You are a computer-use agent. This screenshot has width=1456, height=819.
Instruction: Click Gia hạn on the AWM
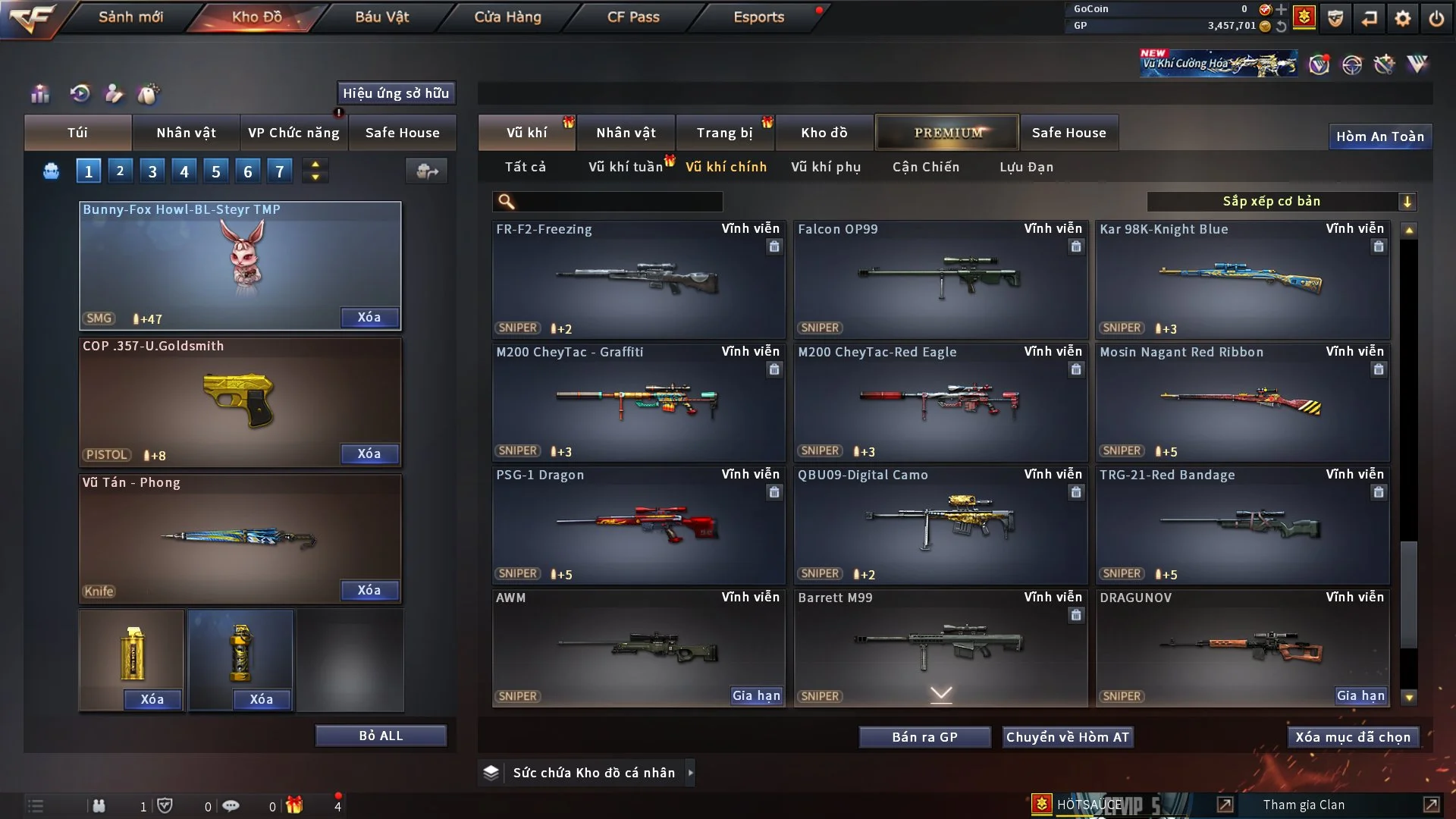(755, 695)
